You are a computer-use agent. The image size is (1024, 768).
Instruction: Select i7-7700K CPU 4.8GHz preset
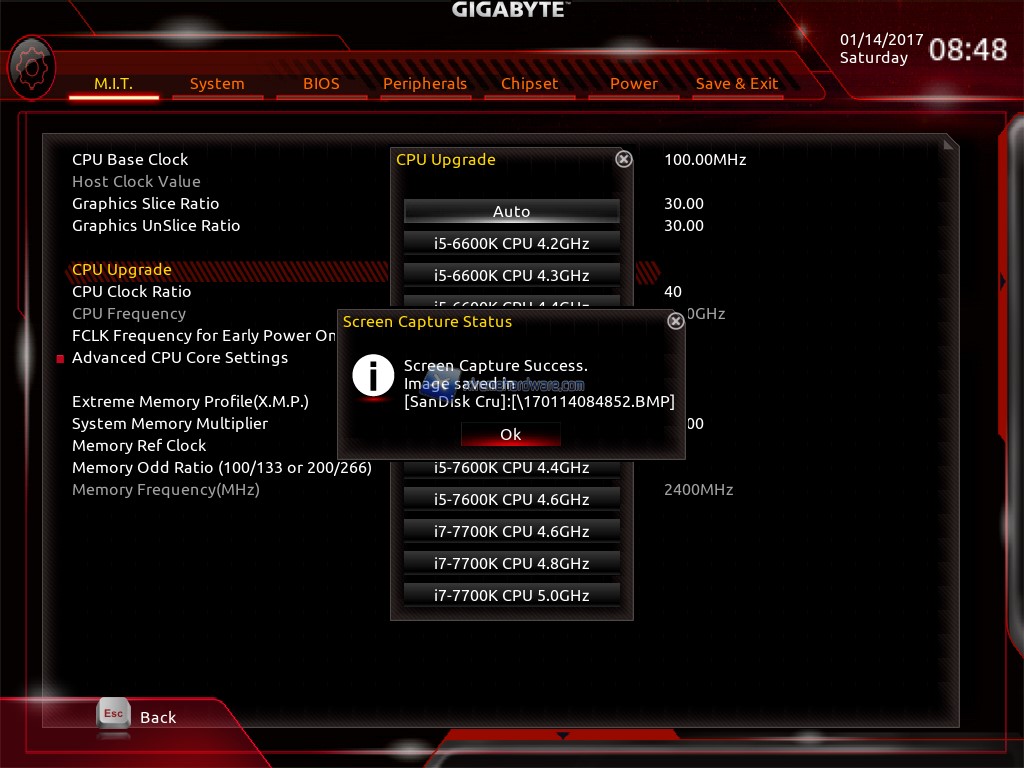point(511,563)
